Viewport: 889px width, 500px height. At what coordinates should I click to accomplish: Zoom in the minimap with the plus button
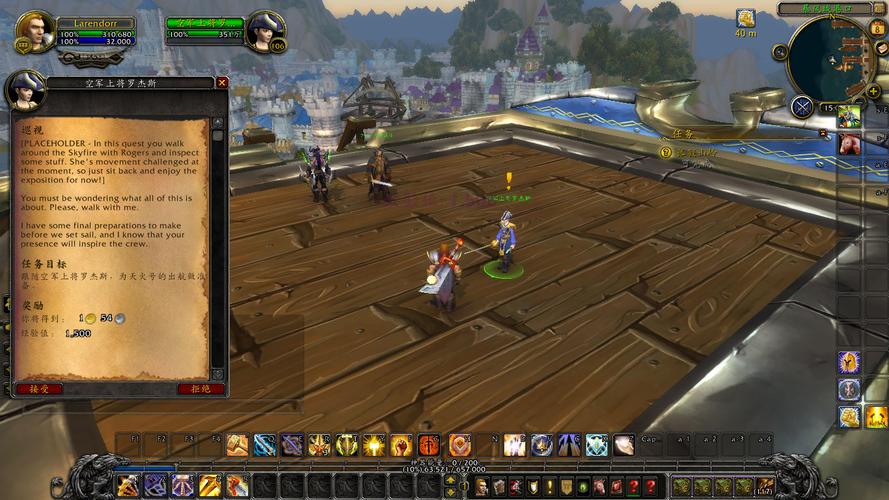[x=874, y=92]
